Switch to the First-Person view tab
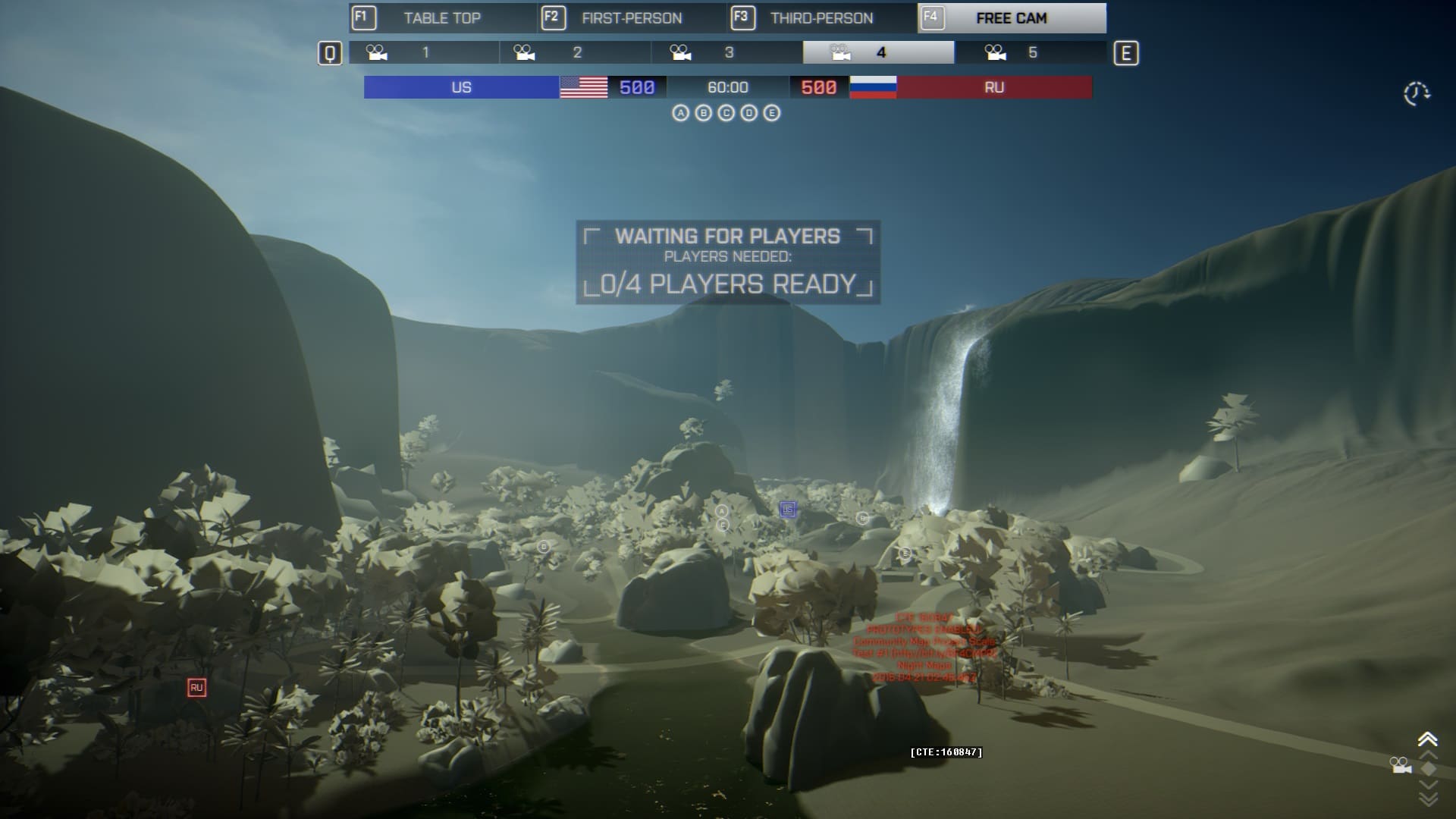The height and width of the screenshot is (819, 1456). (632, 18)
